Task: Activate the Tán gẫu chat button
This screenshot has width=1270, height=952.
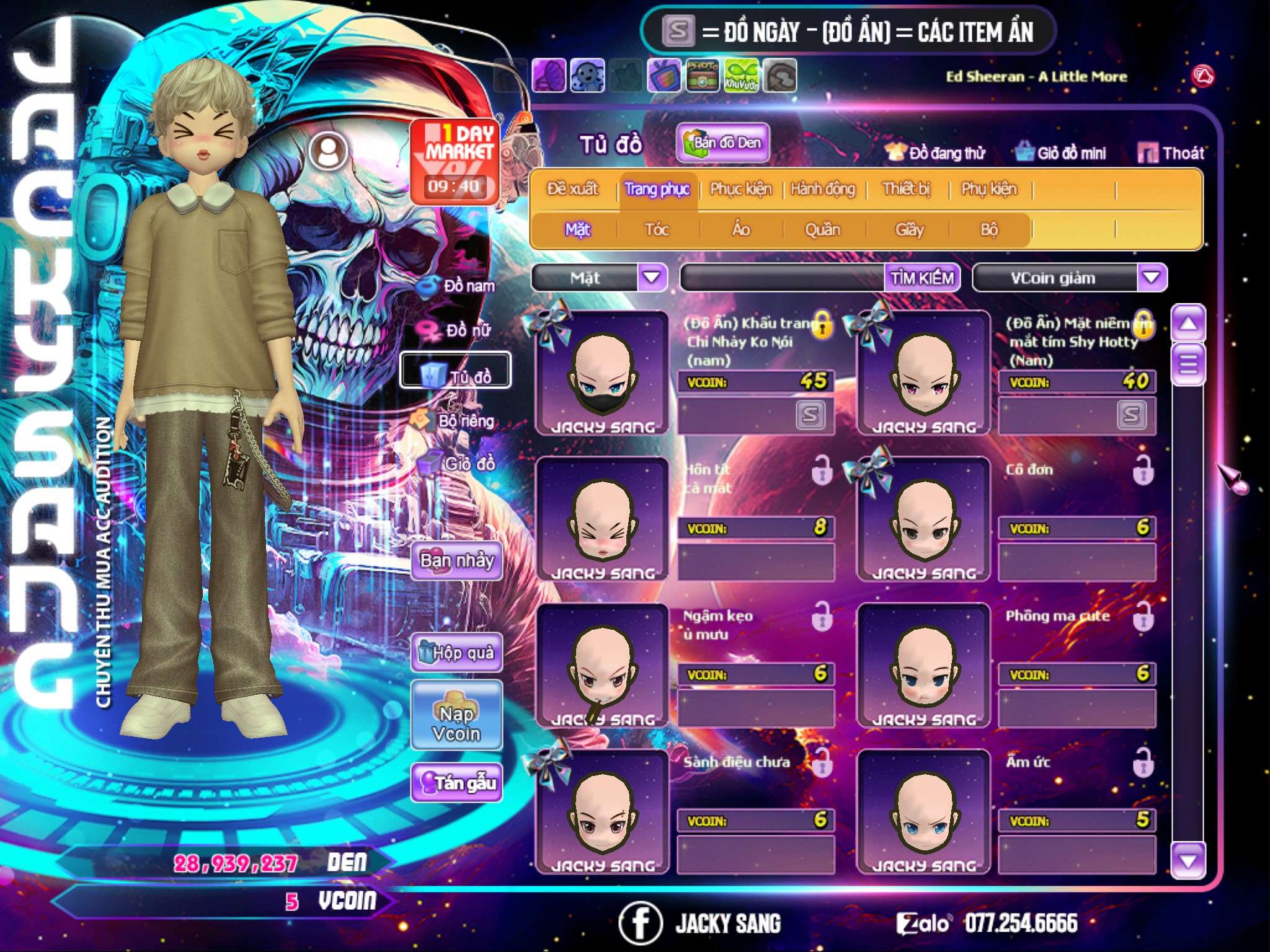Action: (456, 783)
